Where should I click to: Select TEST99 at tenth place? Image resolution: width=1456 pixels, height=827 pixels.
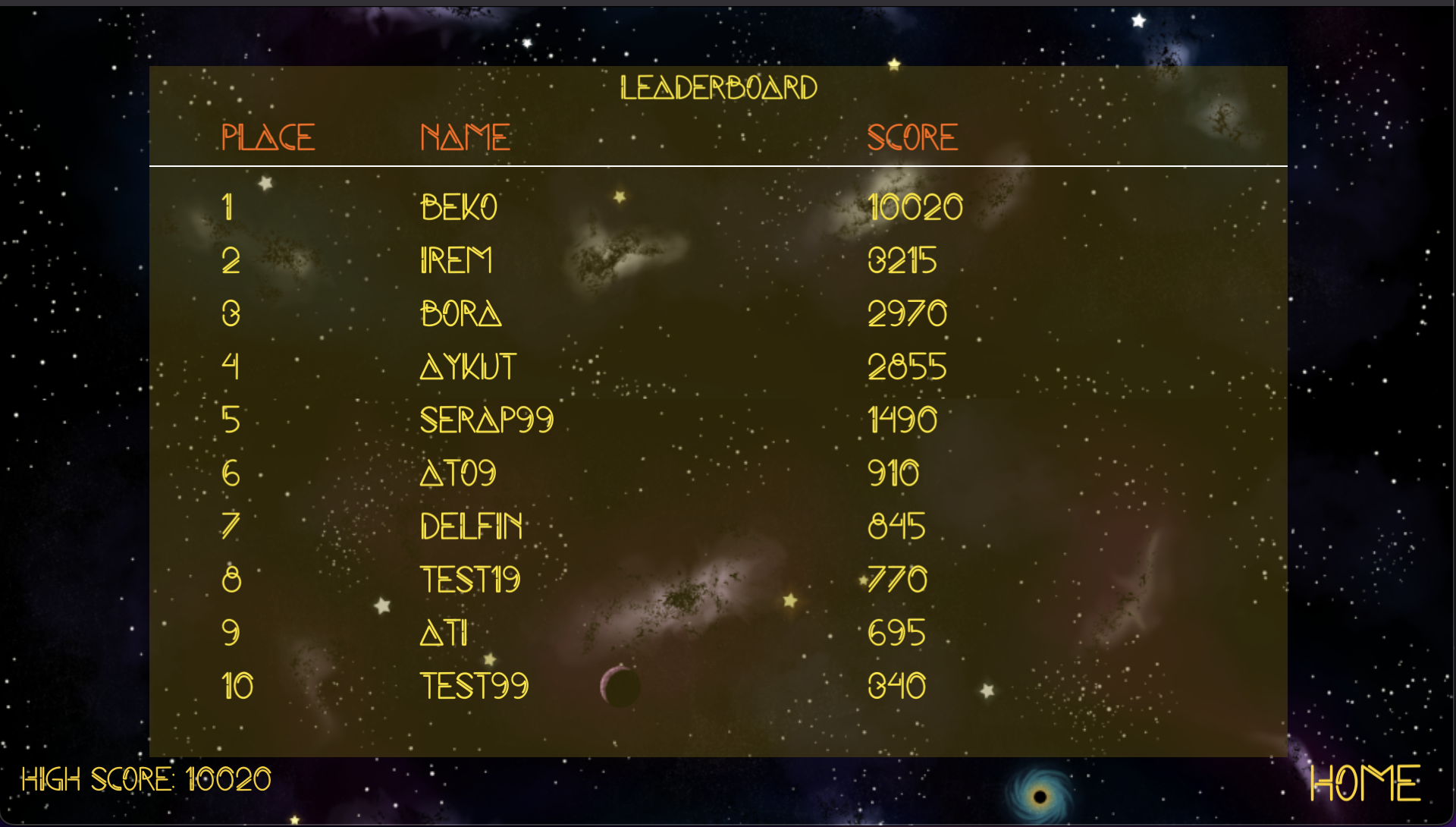(474, 685)
